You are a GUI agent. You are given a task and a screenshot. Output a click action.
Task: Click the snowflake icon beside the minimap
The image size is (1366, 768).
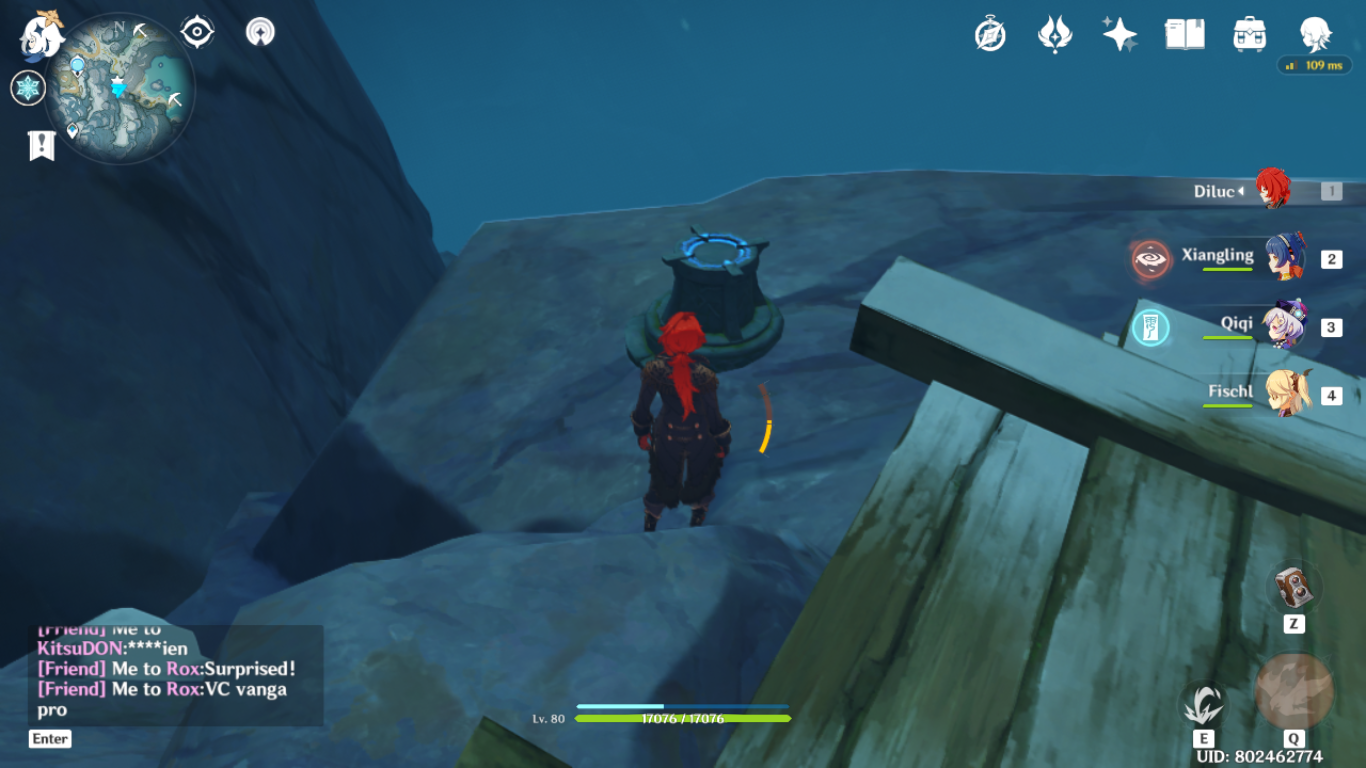[x=28, y=88]
